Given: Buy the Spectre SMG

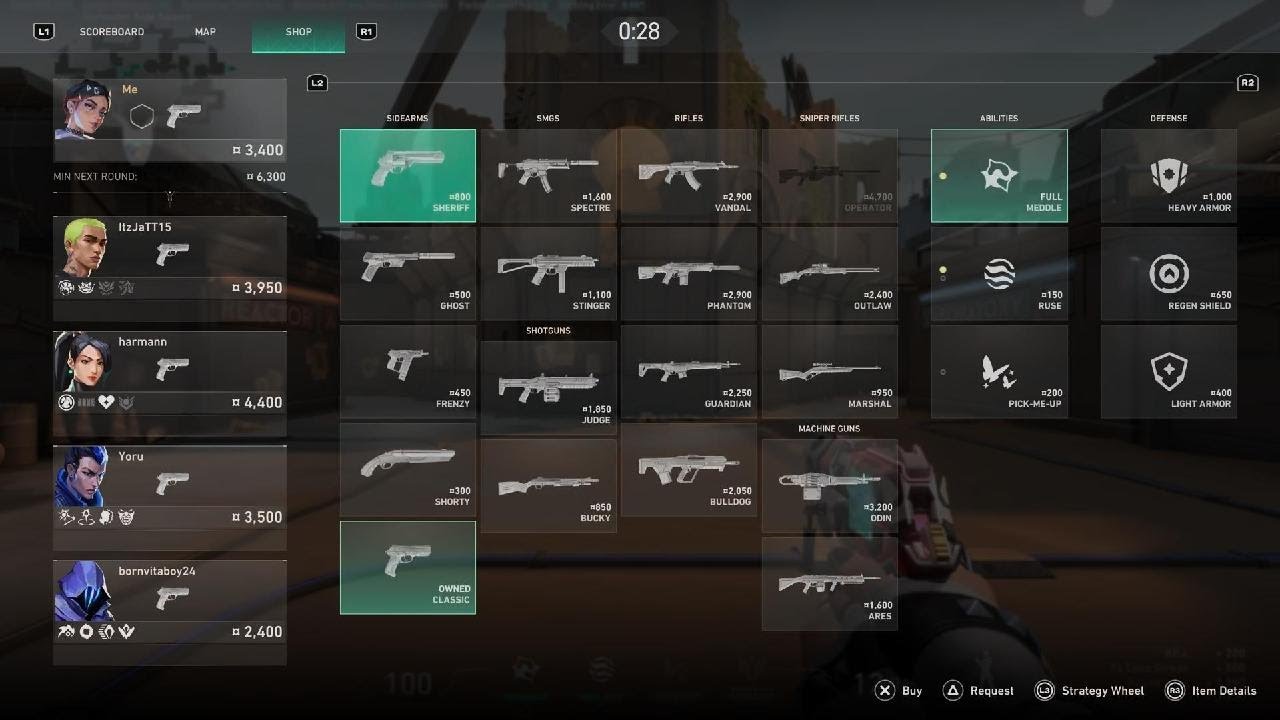Looking at the screenshot, I should pyautogui.click(x=548, y=175).
